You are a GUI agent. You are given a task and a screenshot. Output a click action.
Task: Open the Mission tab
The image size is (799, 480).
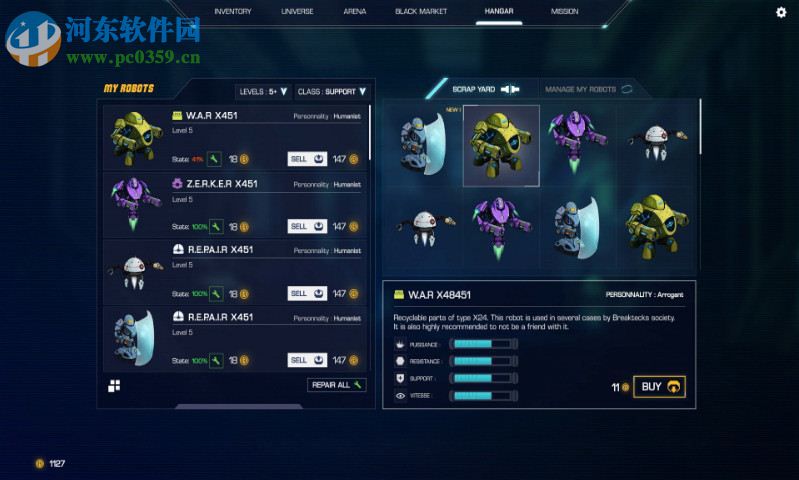(x=564, y=12)
